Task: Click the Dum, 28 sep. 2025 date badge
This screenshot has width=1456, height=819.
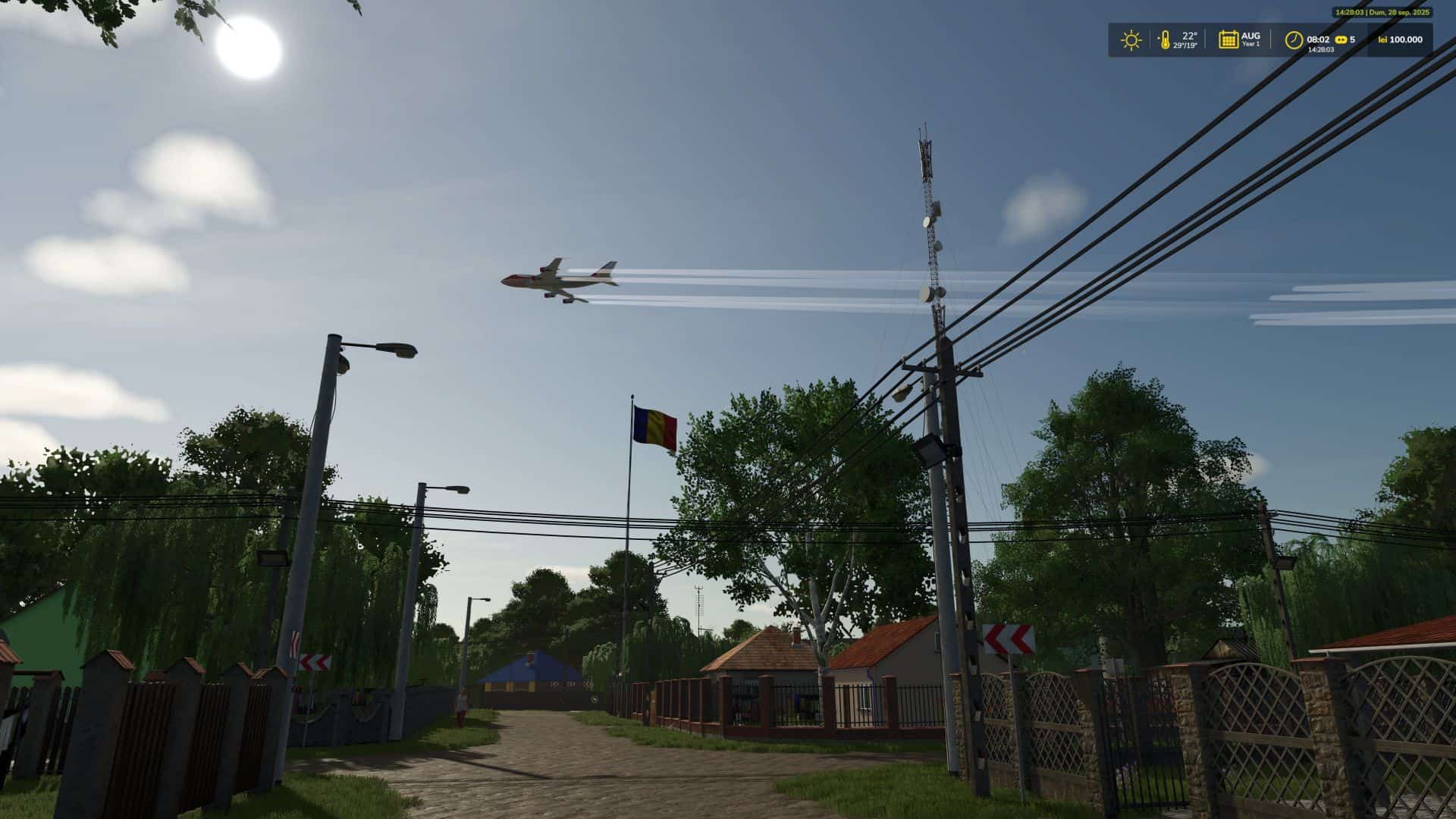Action: click(1382, 12)
